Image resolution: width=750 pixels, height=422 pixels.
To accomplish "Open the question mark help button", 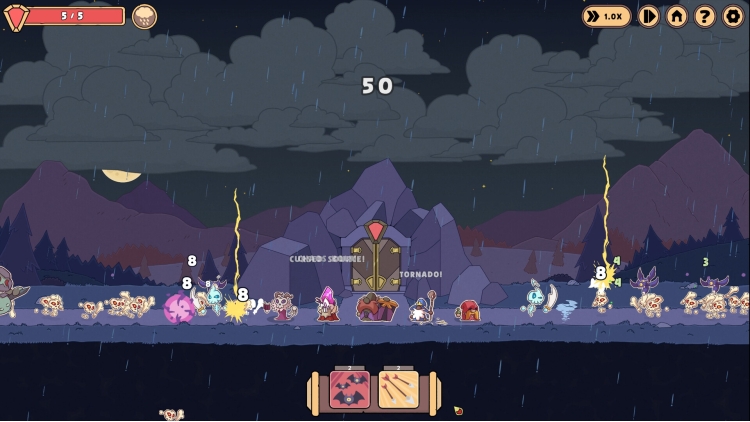I will click(705, 16).
